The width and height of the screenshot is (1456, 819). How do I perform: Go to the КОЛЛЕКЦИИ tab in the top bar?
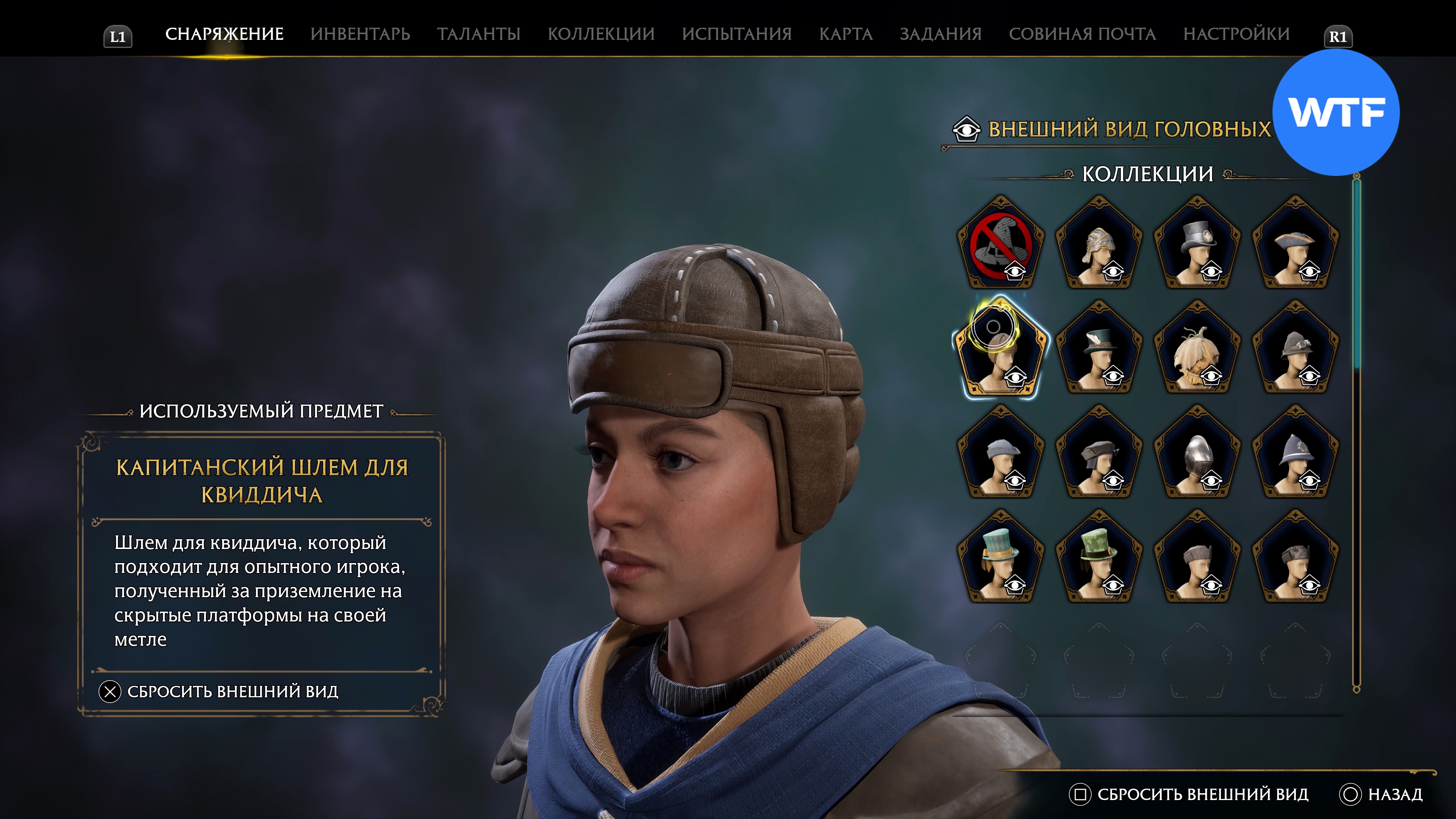click(x=601, y=34)
